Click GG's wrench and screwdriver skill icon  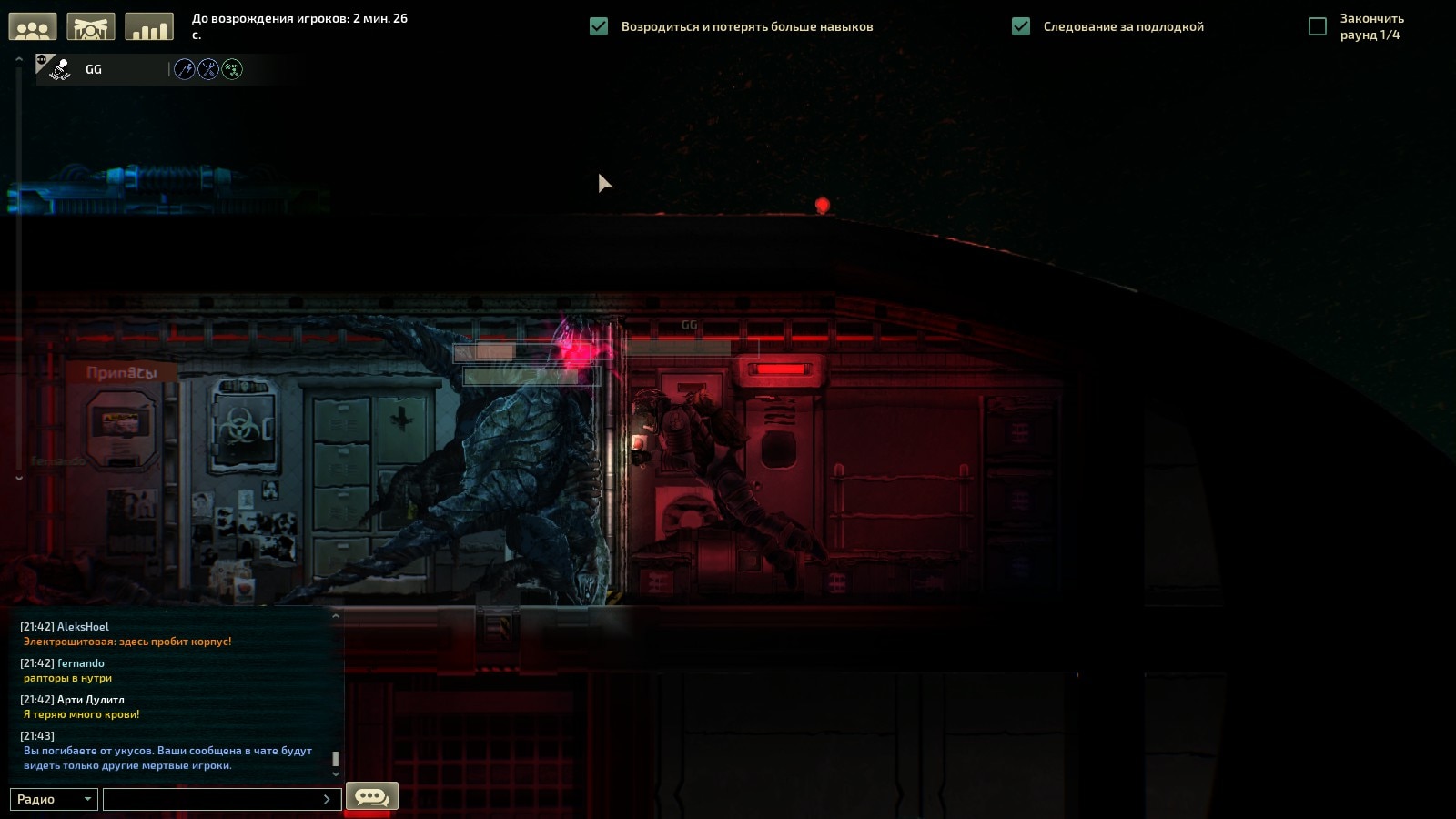[x=208, y=69]
